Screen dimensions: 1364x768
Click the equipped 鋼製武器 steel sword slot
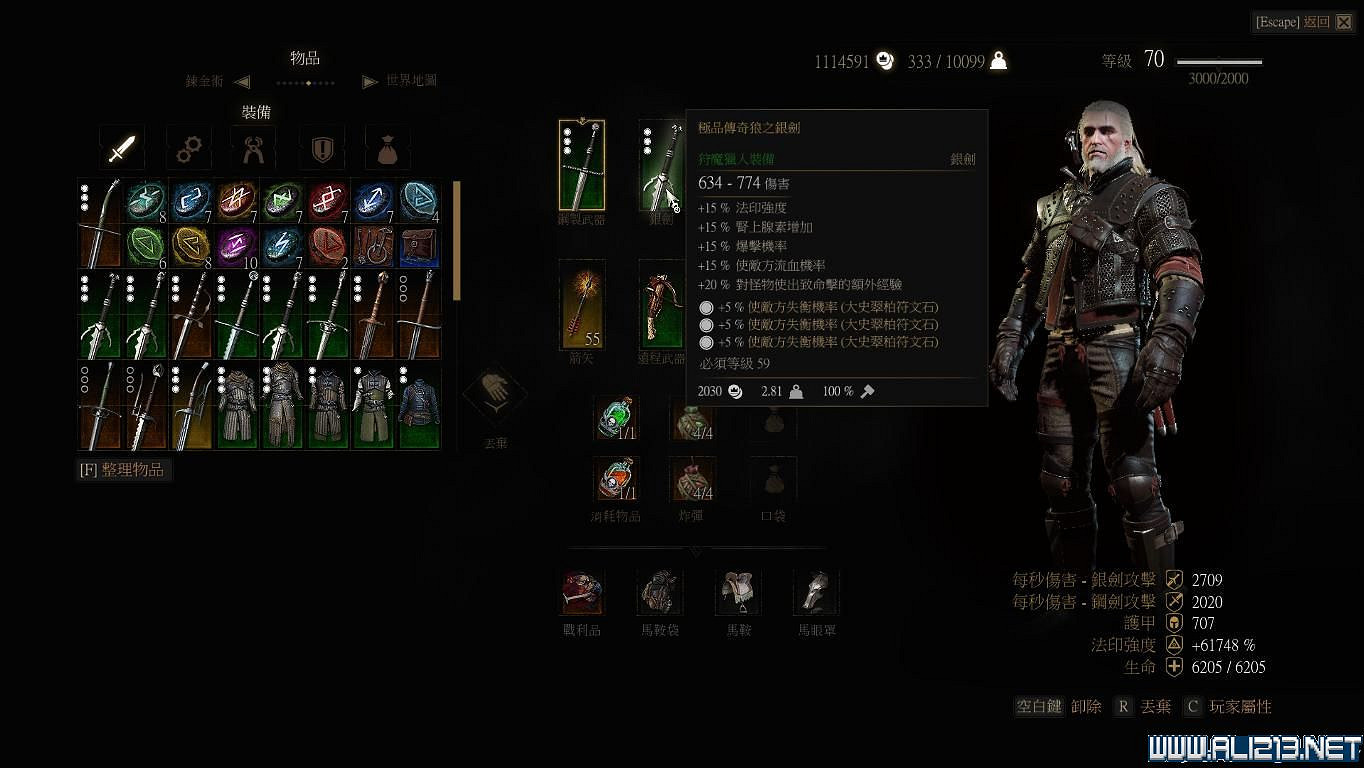(x=581, y=163)
